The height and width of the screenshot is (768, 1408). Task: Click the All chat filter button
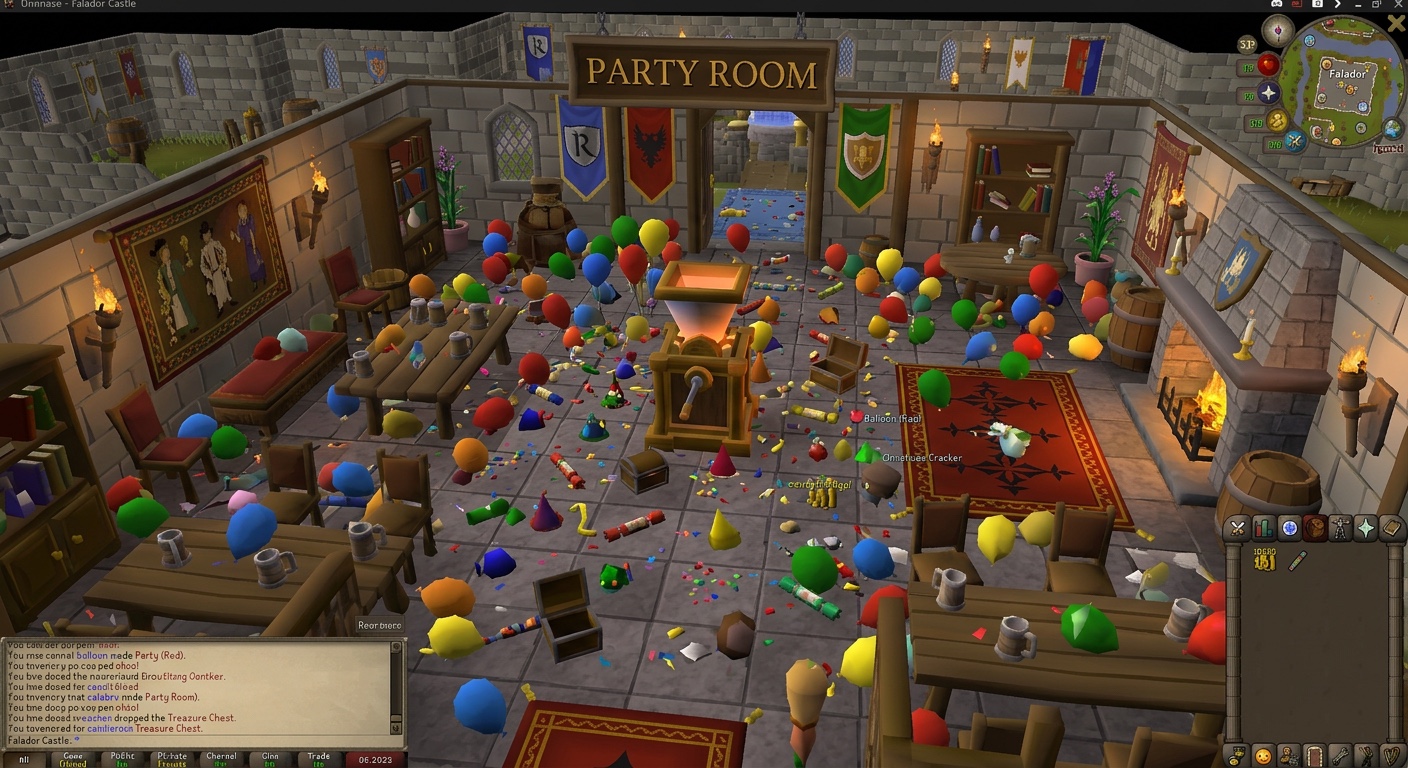click(x=25, y=759)
